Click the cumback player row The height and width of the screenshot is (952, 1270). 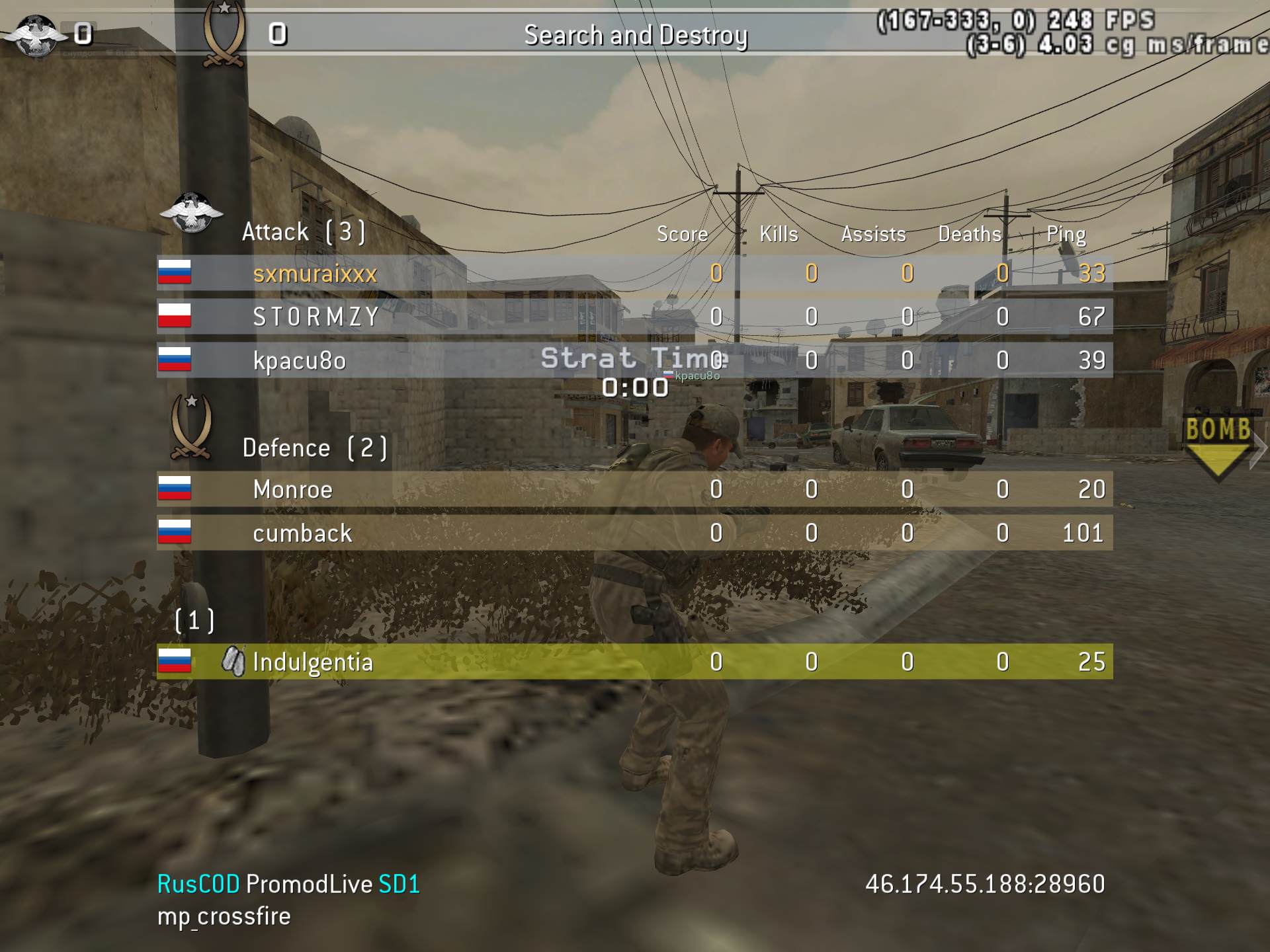pos(302,533)
